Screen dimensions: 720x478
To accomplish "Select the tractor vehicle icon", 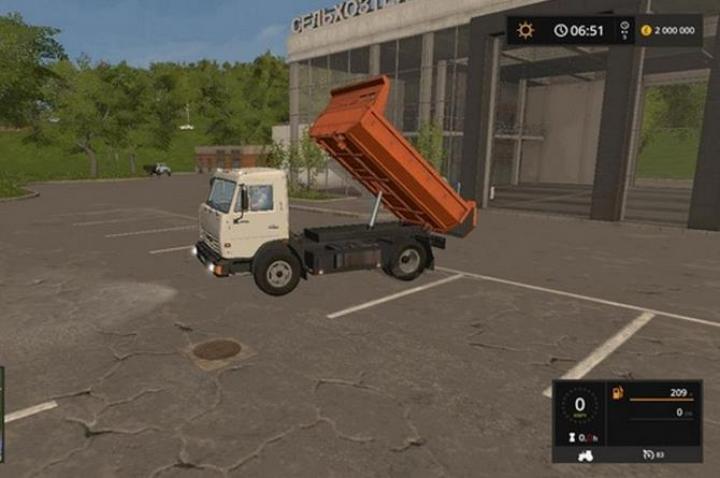I will point(585,455).
